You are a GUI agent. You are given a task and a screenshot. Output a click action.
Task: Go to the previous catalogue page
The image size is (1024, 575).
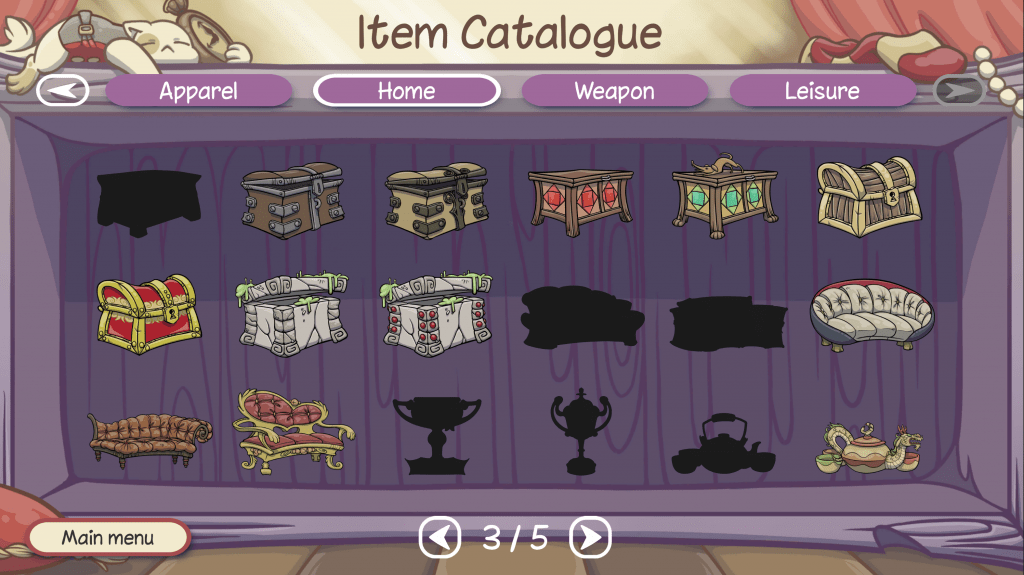point(439,538)
